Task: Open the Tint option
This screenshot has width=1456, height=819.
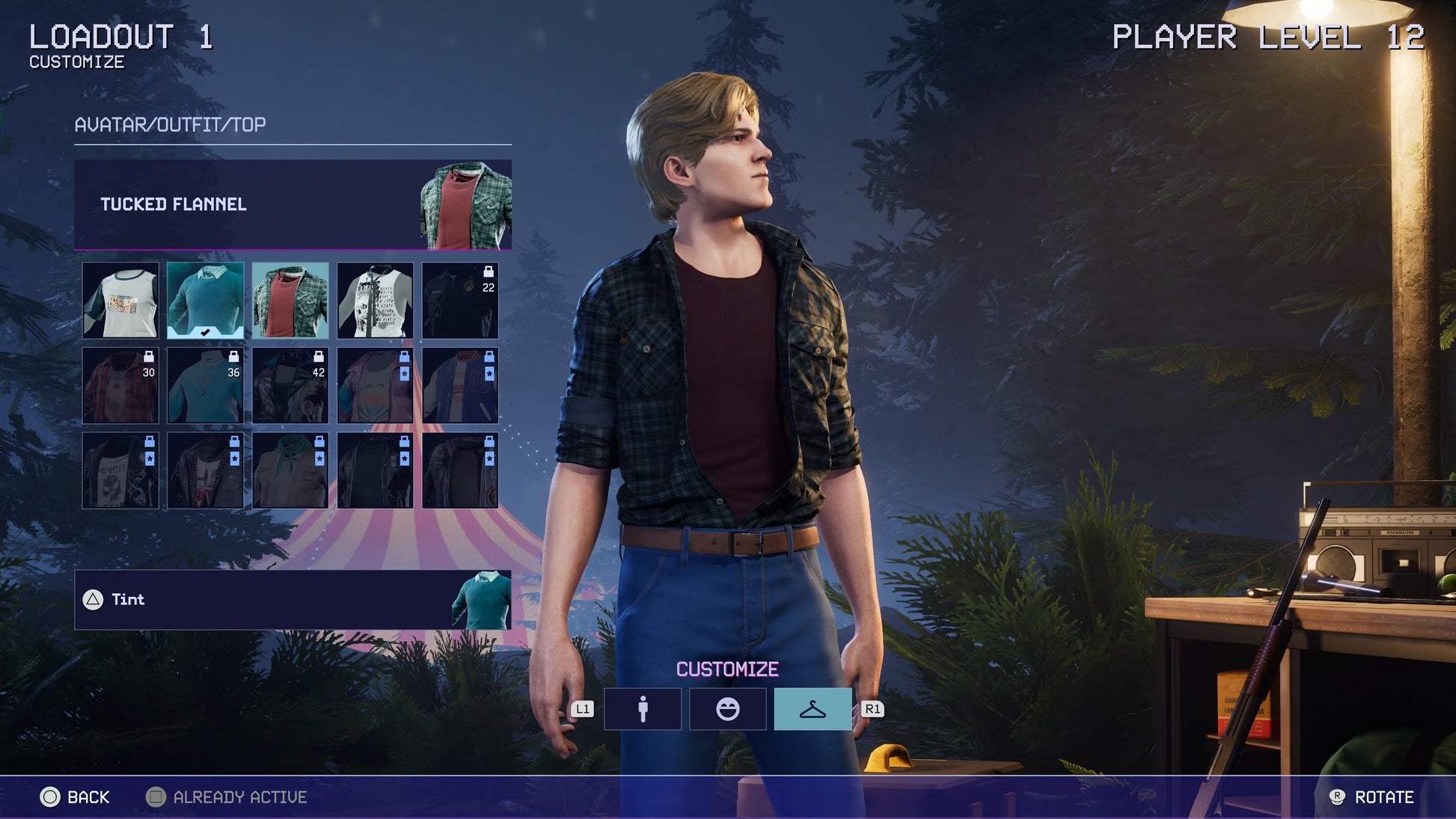Action: tap(293, 600)
